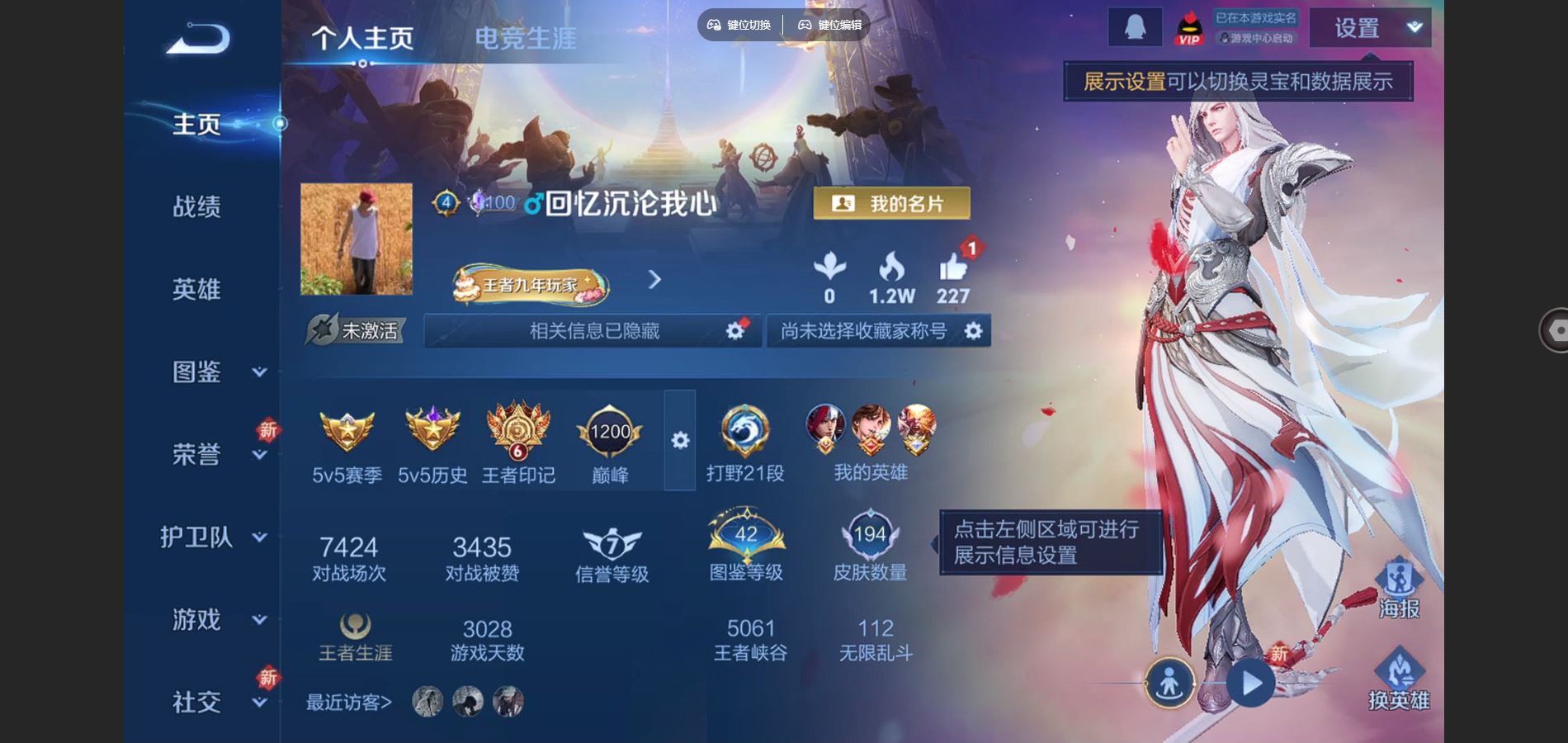The height and width of the screenshot is (743, 1568).
Task: Select 战绩 in the left sidebar
Action: point(198,206)
